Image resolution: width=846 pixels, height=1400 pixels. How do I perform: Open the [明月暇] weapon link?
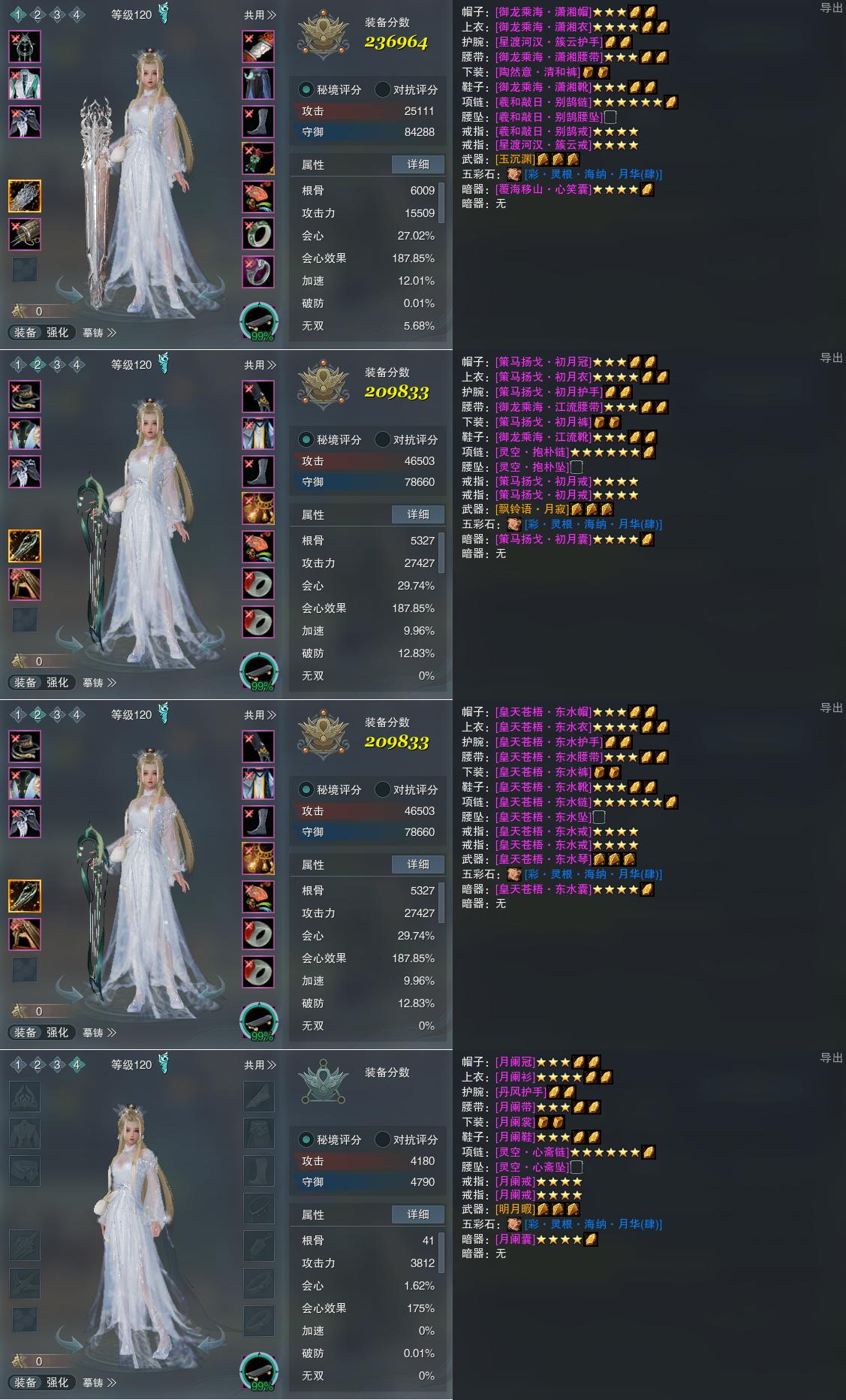tap(515, 1209)
